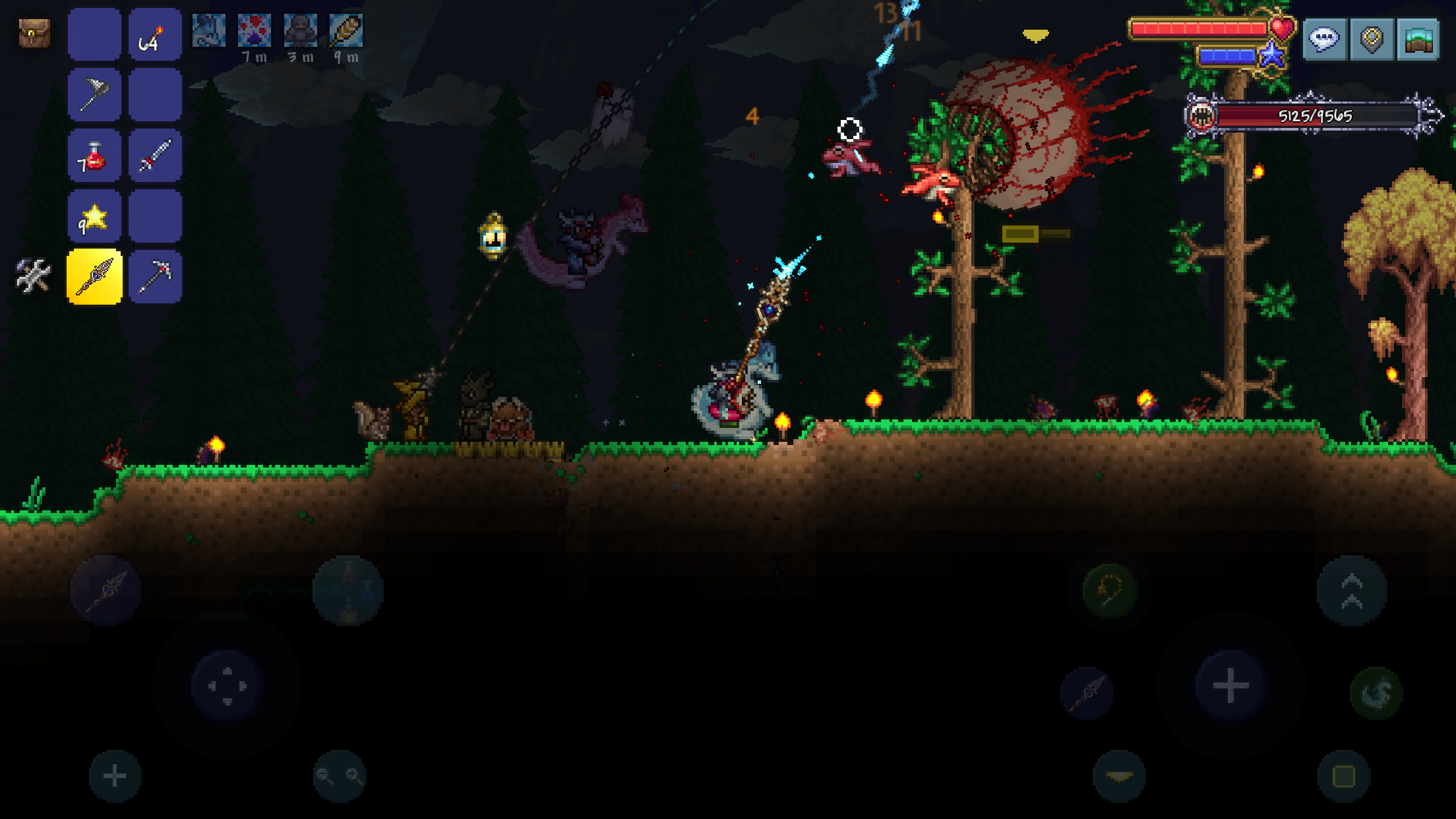The height and width of the screenshot is (819, 1456).
Task: Select the torch hotbar slot
Action: pyautogui.click(x=155, y=34)
